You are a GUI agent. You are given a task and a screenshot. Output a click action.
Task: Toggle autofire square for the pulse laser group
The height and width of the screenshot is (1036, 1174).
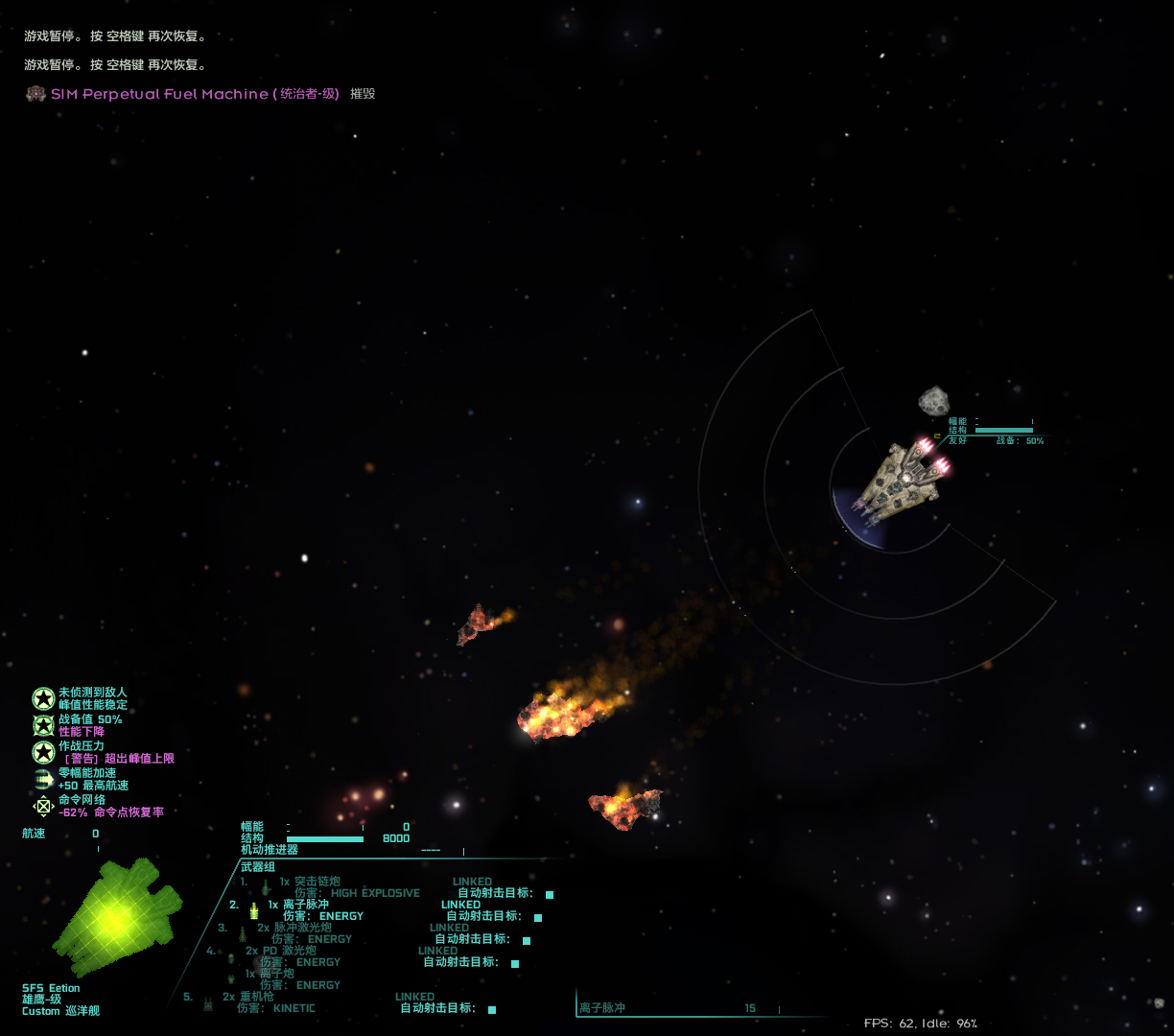coord(527,940)
